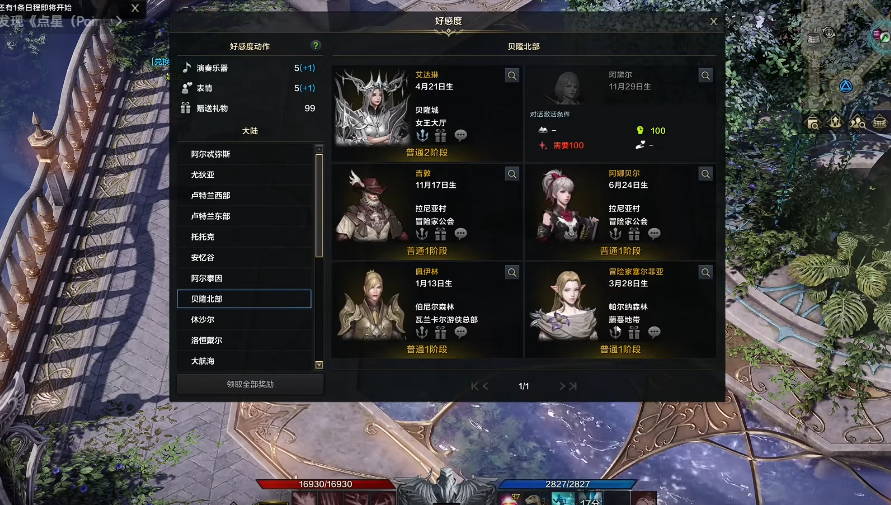Open details magnifier for 艾达琳
This screenshot has width=891, height=505.
511,75
